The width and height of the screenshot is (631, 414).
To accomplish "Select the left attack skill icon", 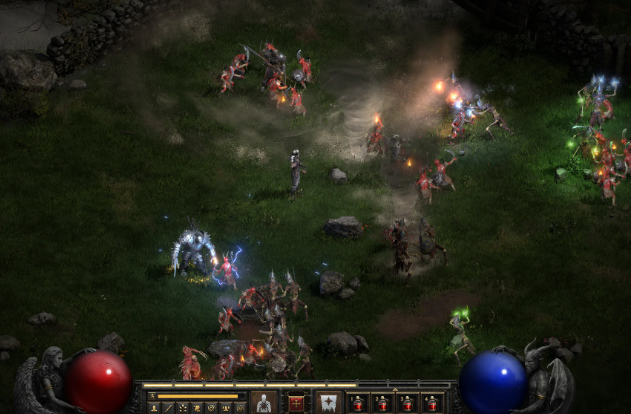I will pos(264,403).
